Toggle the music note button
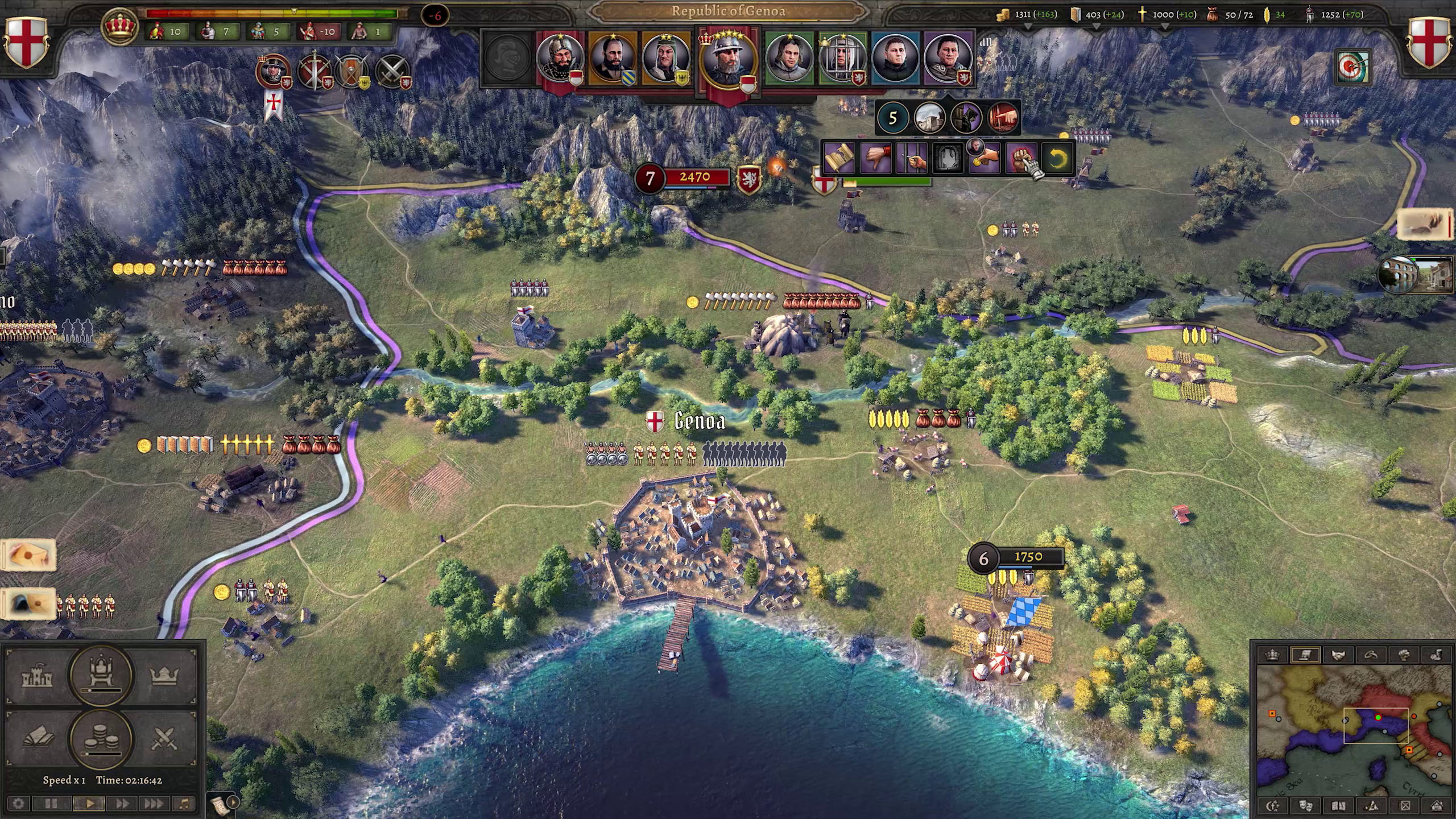 pos(184,804)
